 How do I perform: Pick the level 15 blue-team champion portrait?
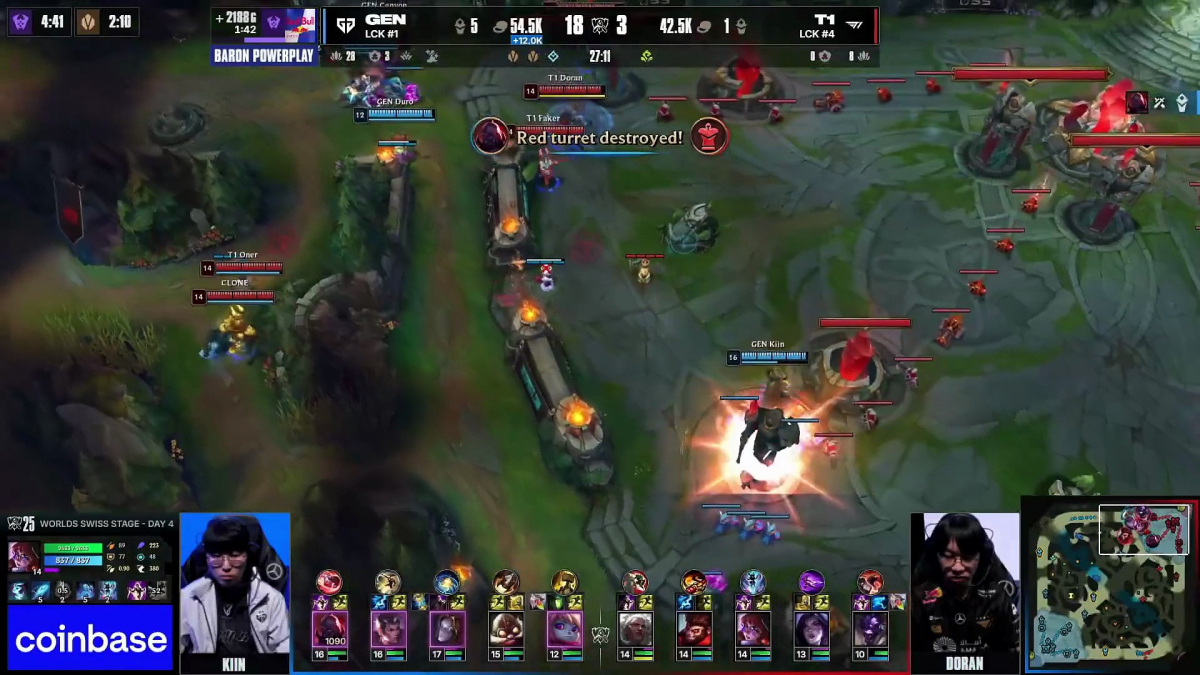click(x=506, y=629)
